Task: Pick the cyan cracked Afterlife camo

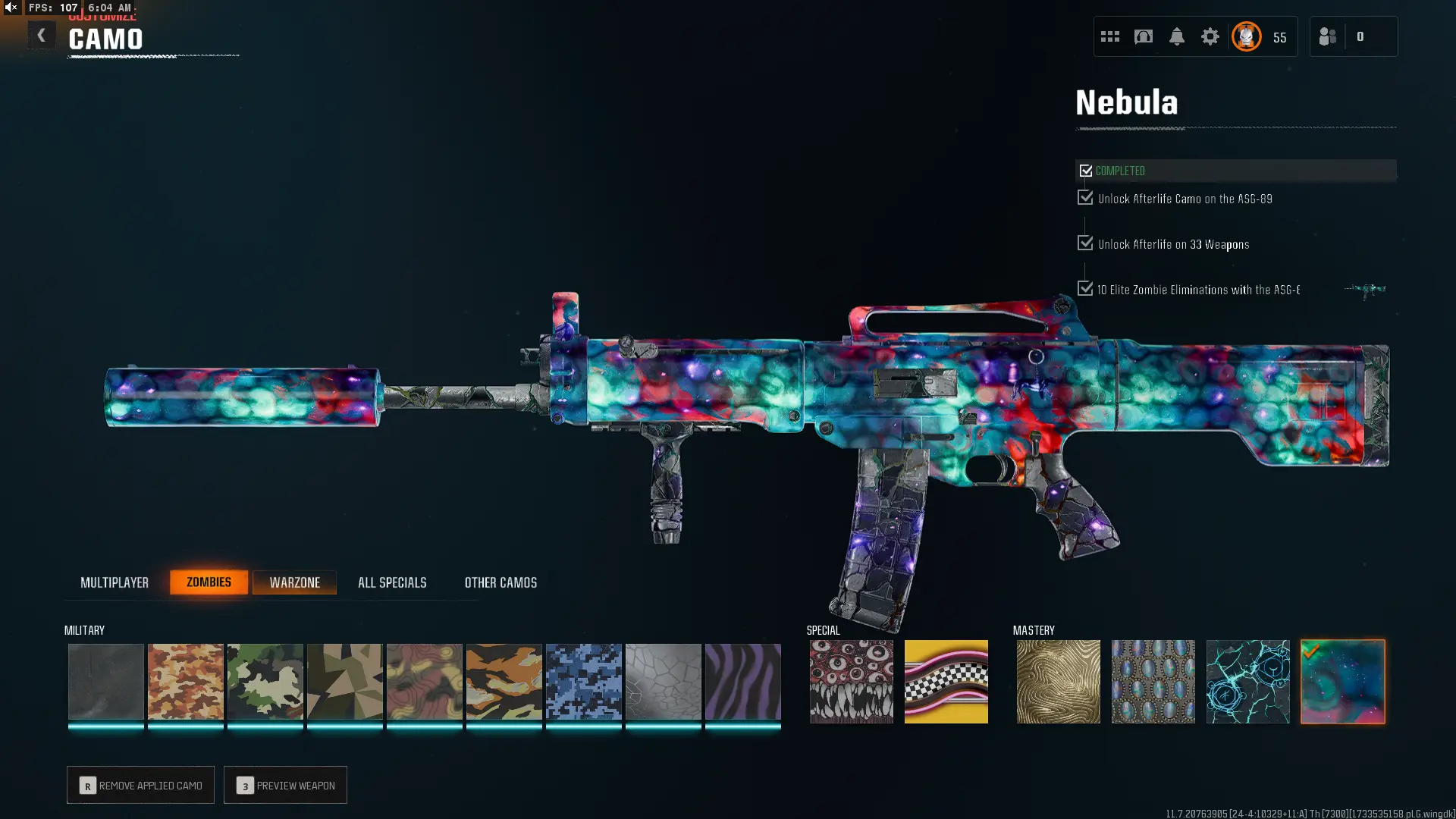Action: coord(1248,681)
